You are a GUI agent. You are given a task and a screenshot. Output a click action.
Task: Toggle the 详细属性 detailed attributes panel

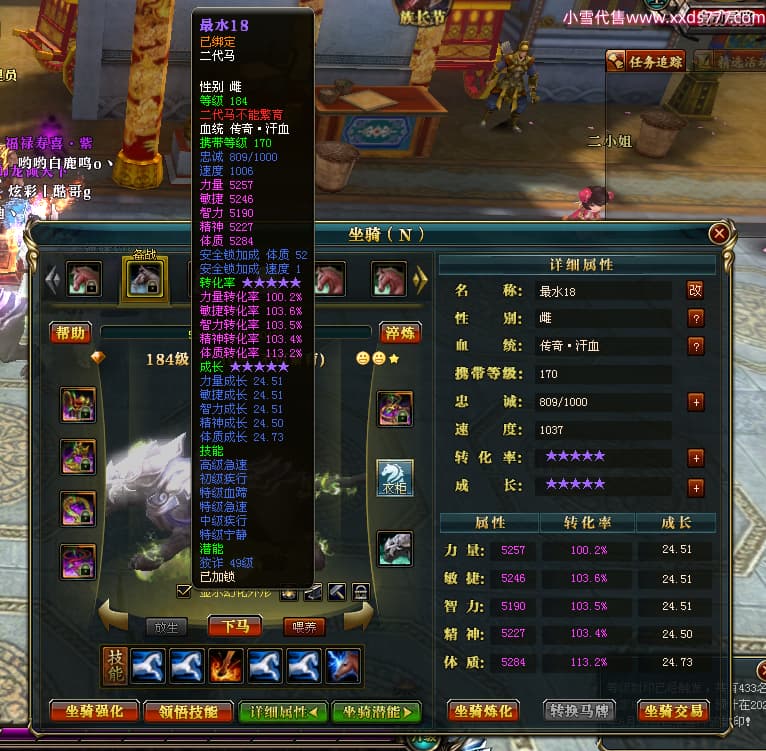pos(283,712)
